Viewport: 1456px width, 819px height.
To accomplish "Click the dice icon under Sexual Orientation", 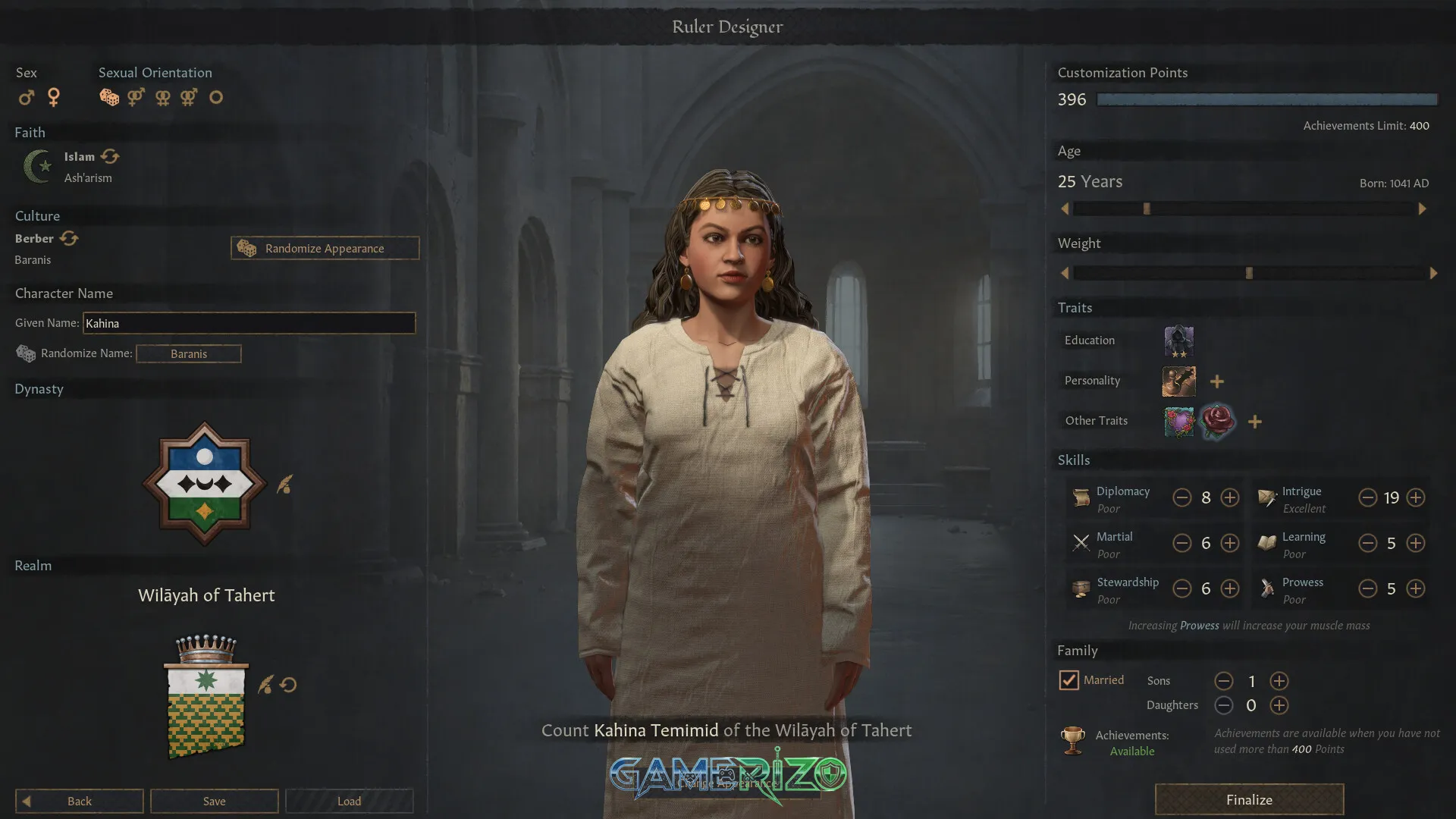I will click(x=109, y=97).
